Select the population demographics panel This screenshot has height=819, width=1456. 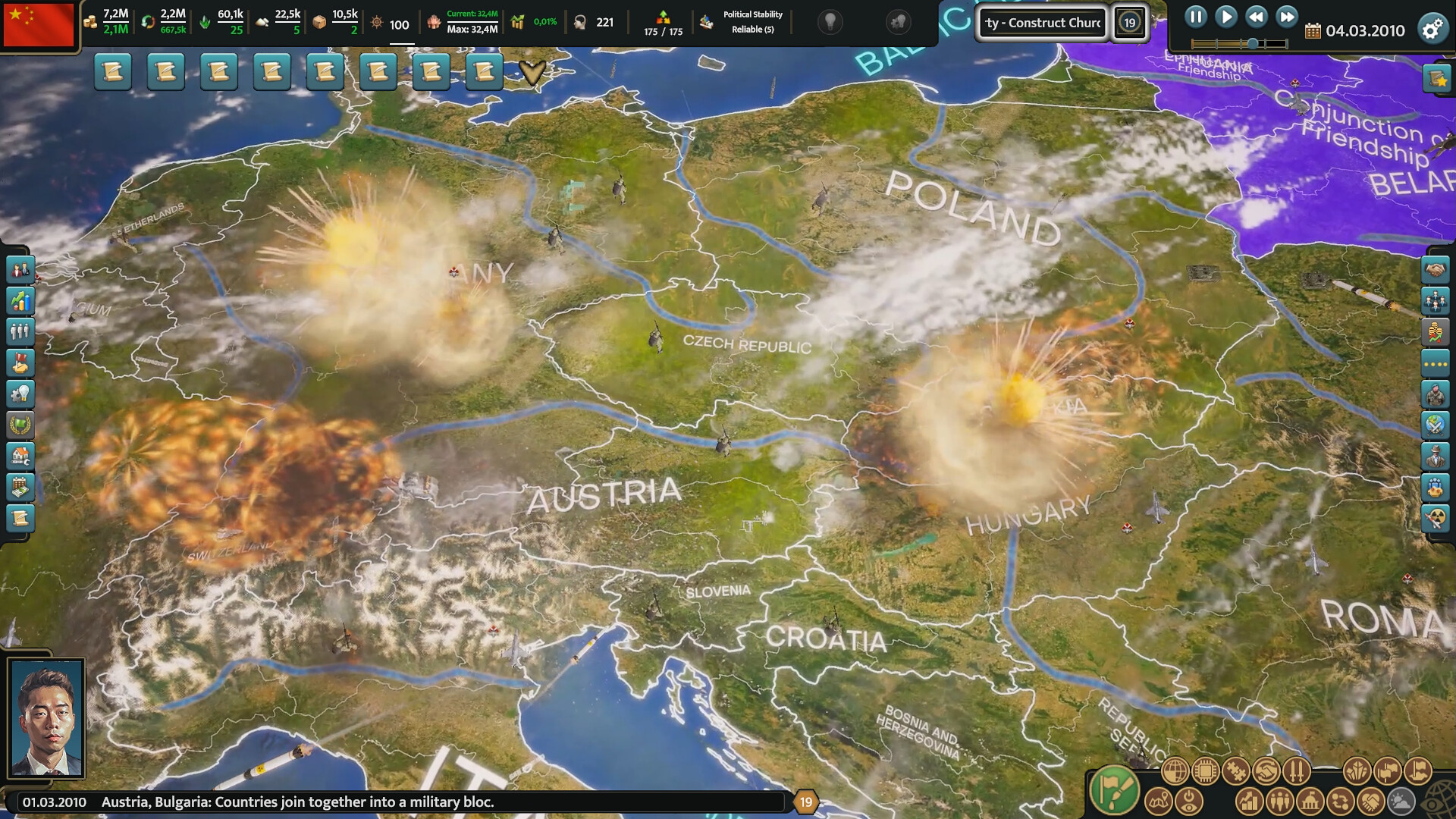click(x=20, y=331)
